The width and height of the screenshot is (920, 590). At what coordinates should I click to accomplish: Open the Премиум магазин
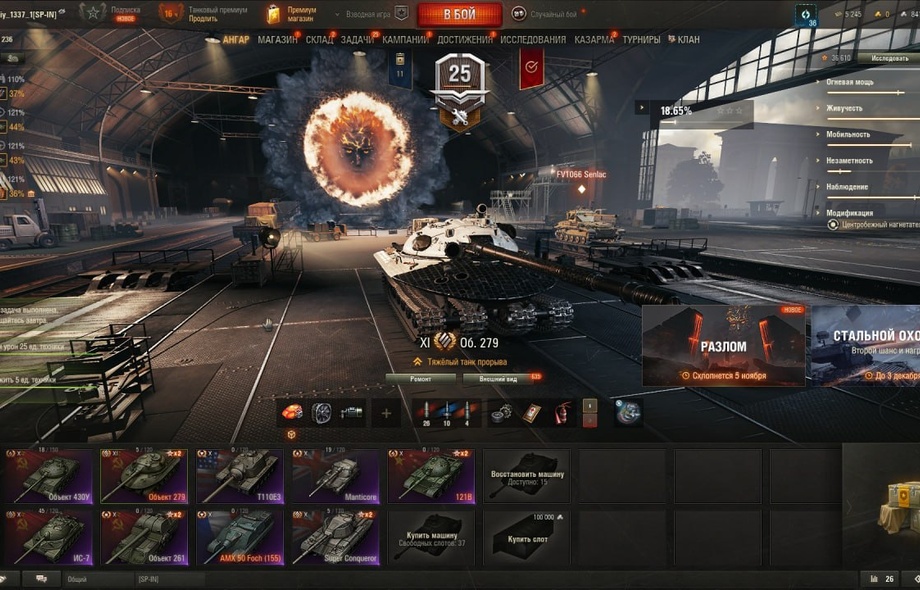294,14
